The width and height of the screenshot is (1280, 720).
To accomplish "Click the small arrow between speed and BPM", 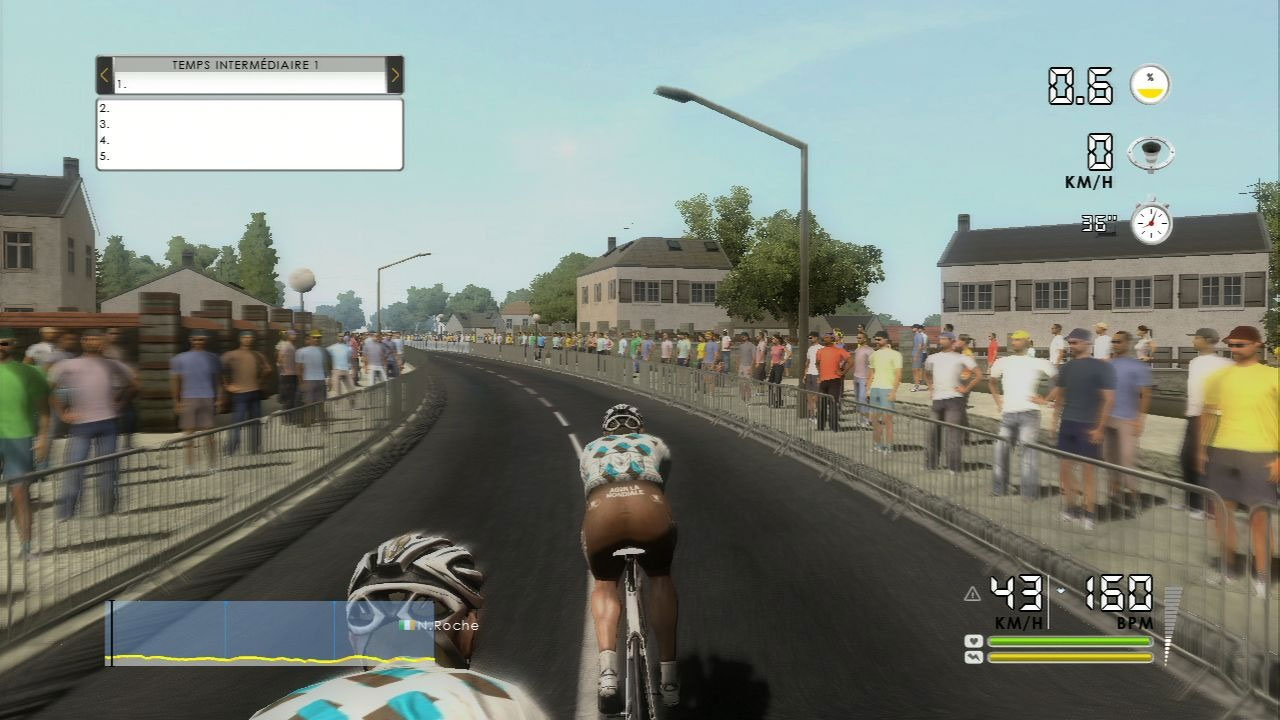I will click(1062, 590).
